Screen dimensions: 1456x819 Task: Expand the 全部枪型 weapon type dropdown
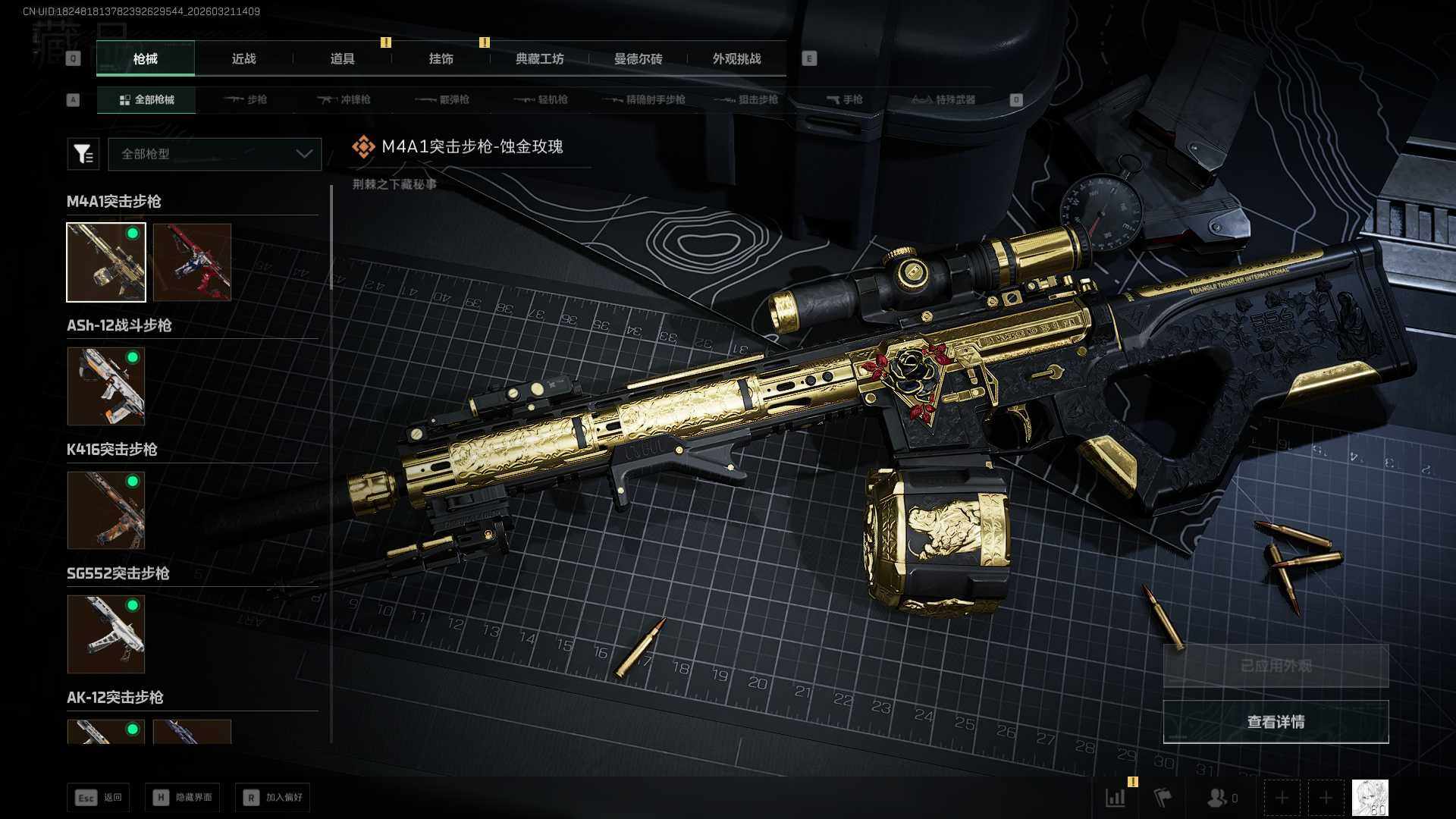coord(215,154)
